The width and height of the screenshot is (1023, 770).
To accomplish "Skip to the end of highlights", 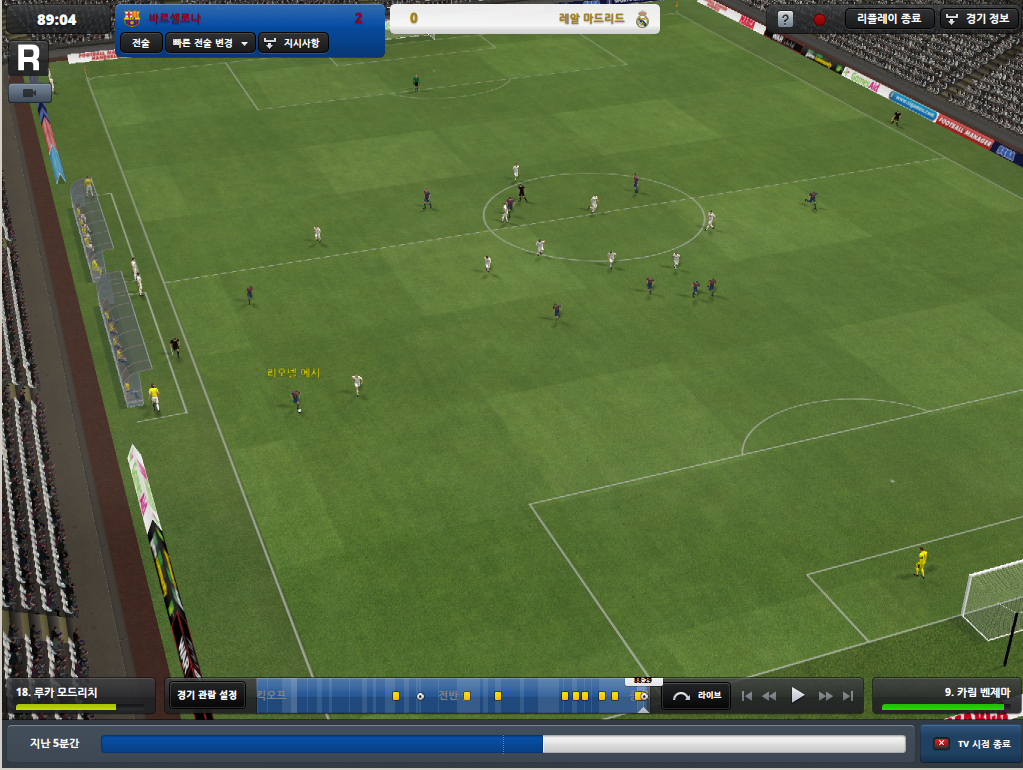I will (x=849, y=695).
